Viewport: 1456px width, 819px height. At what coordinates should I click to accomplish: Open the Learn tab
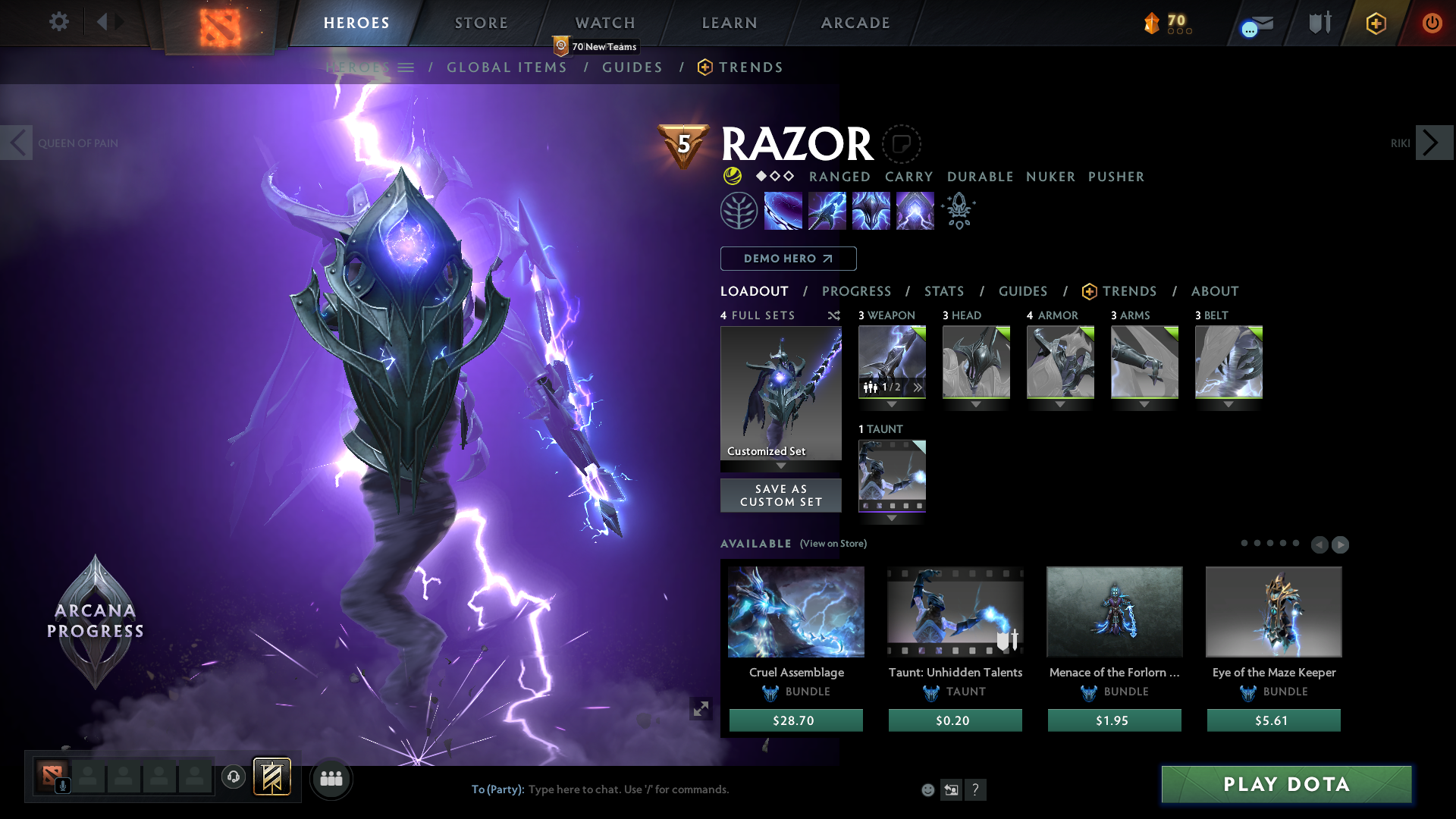[729, 23]
